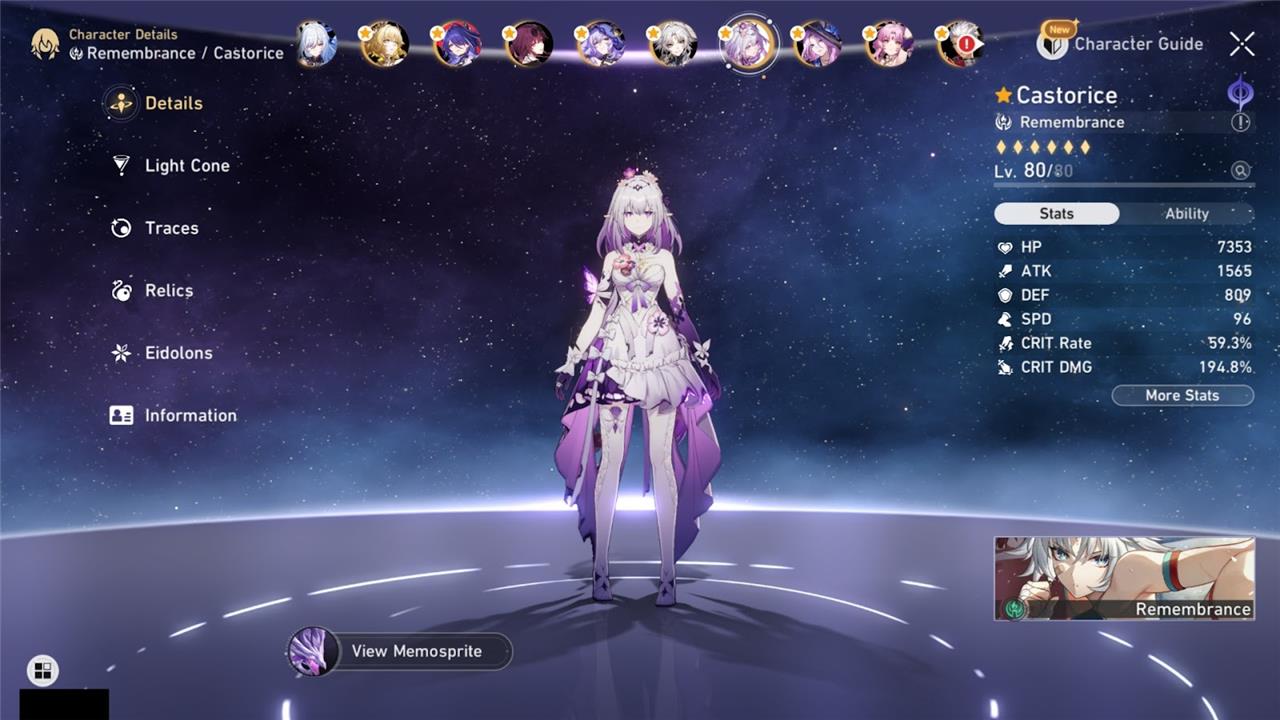Open the Information entry
This screenshot has width=1280, height=720.
190,416
